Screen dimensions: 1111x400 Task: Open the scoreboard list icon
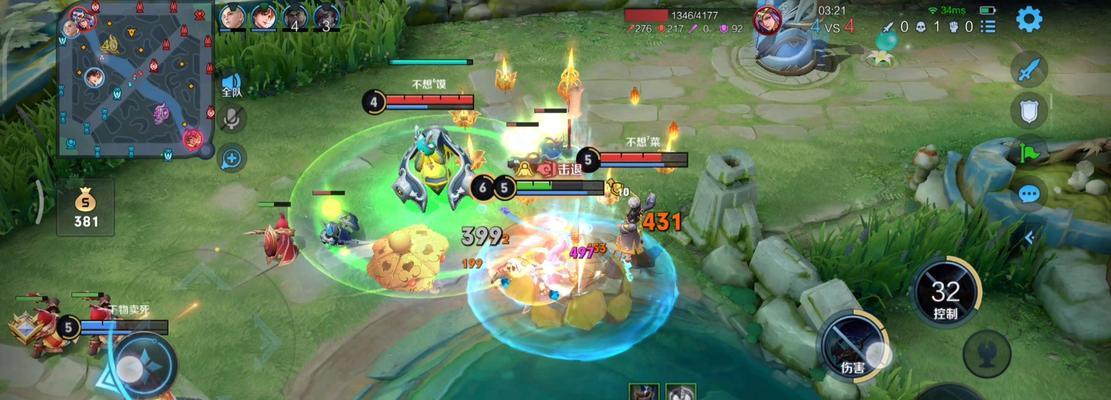tap(988, 27)
